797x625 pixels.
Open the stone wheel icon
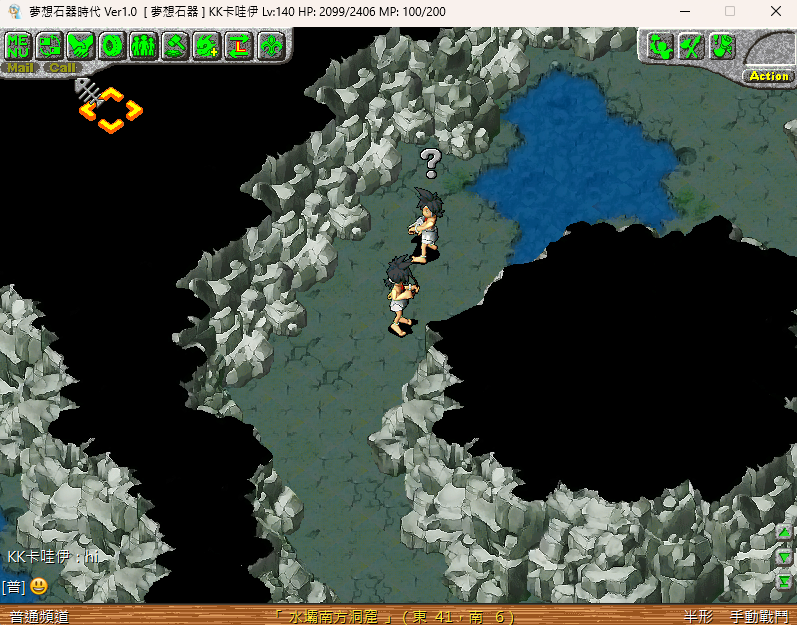pos(112,45)
